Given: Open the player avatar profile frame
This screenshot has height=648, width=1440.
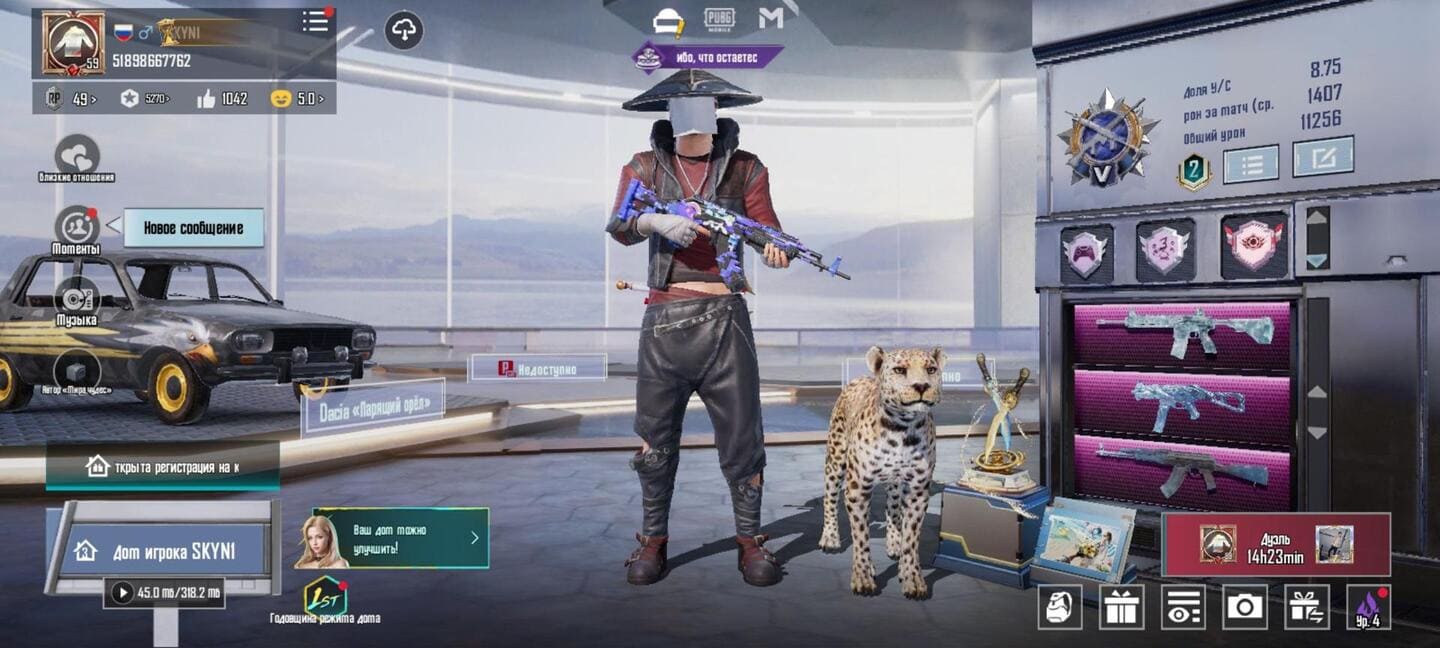Looking at the screenshot, I should click(x=72, y=44).
